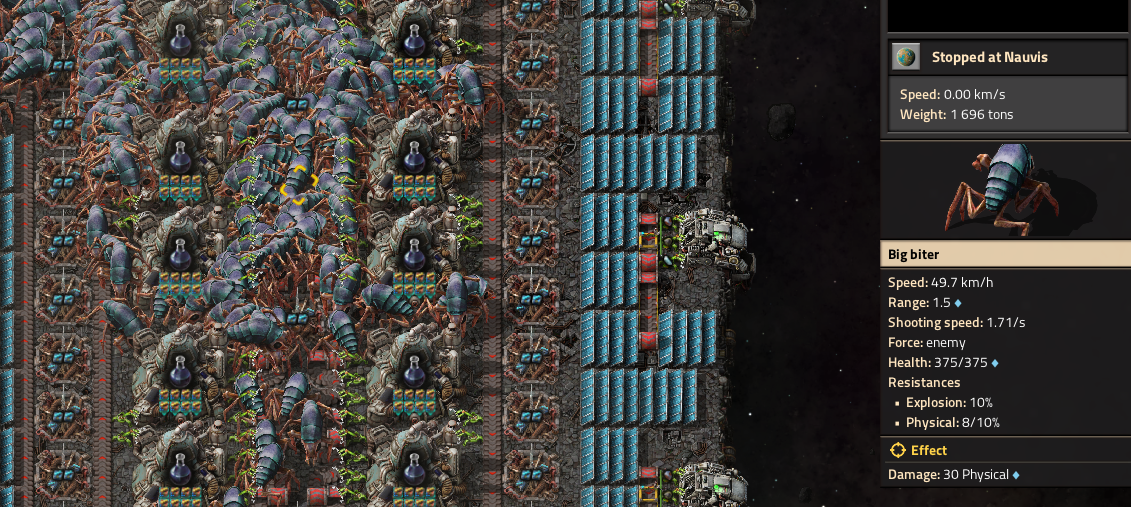Click the Nauvis planet icon button

(x=908, y=58)
